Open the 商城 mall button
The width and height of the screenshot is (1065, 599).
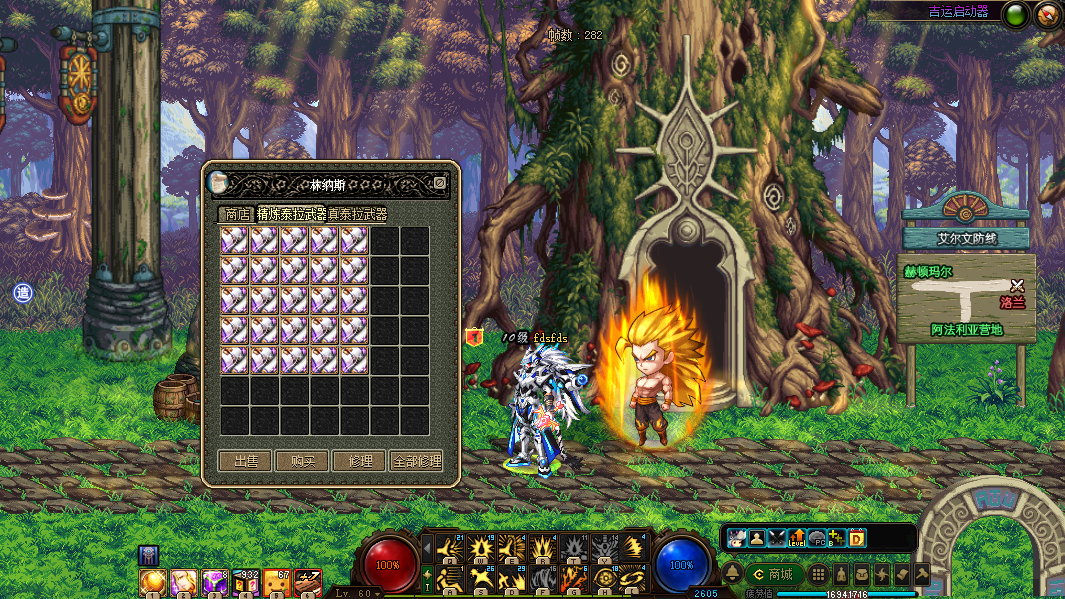[x=772, y=574]
